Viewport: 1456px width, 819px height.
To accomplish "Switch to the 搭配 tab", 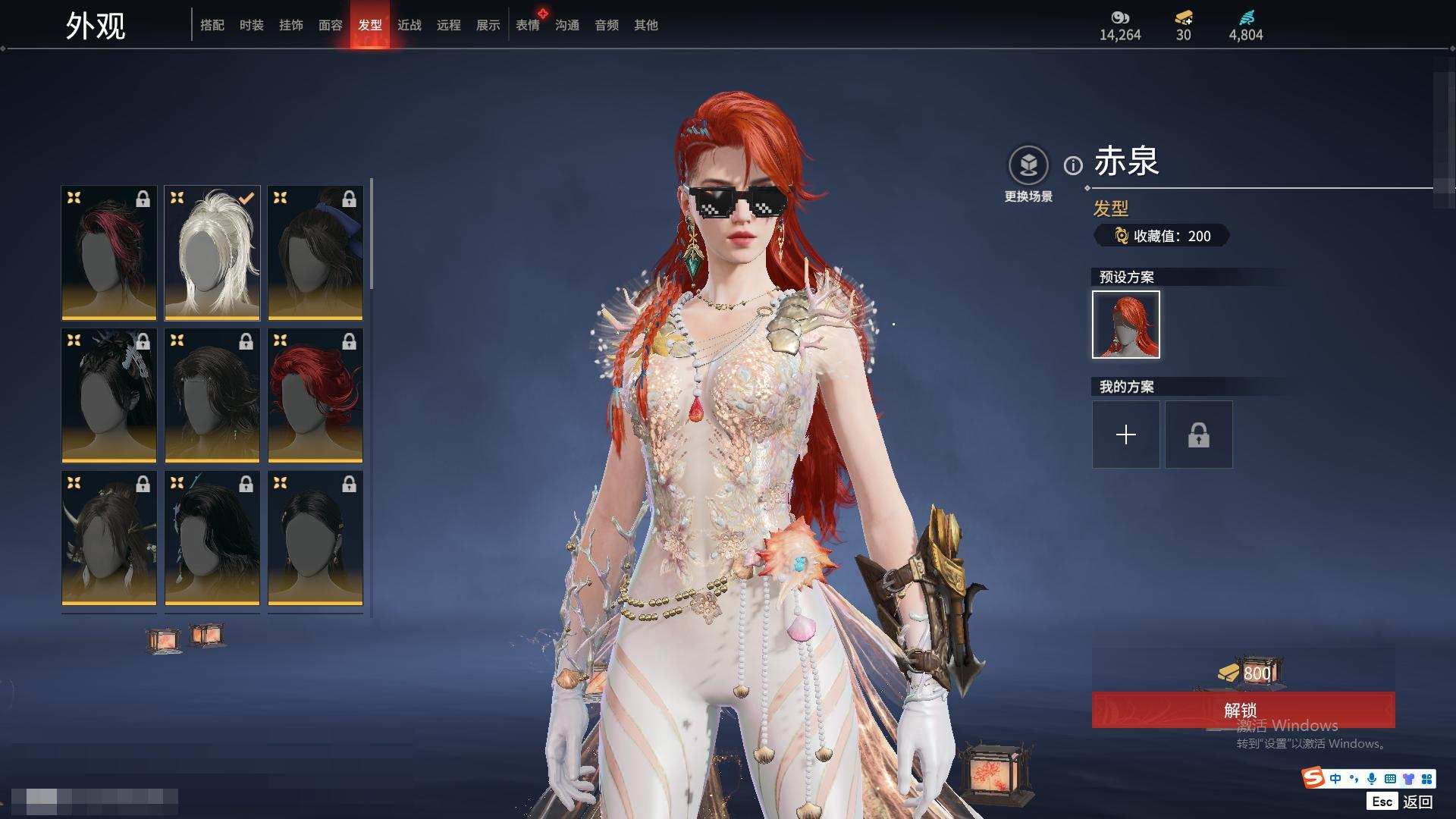I will (x=212, y=25).
